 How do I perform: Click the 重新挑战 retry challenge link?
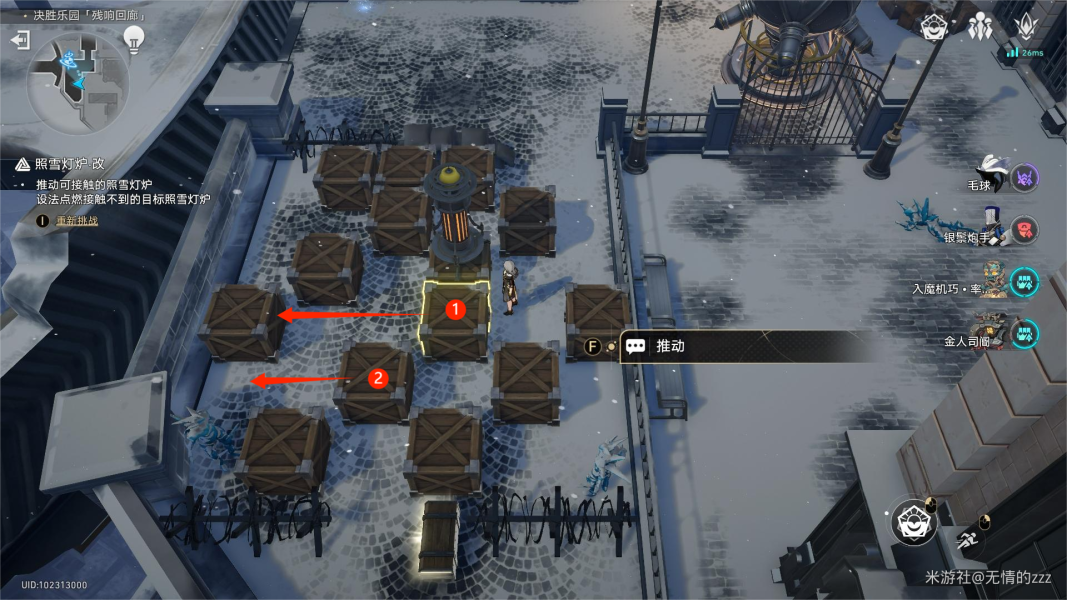77,220
